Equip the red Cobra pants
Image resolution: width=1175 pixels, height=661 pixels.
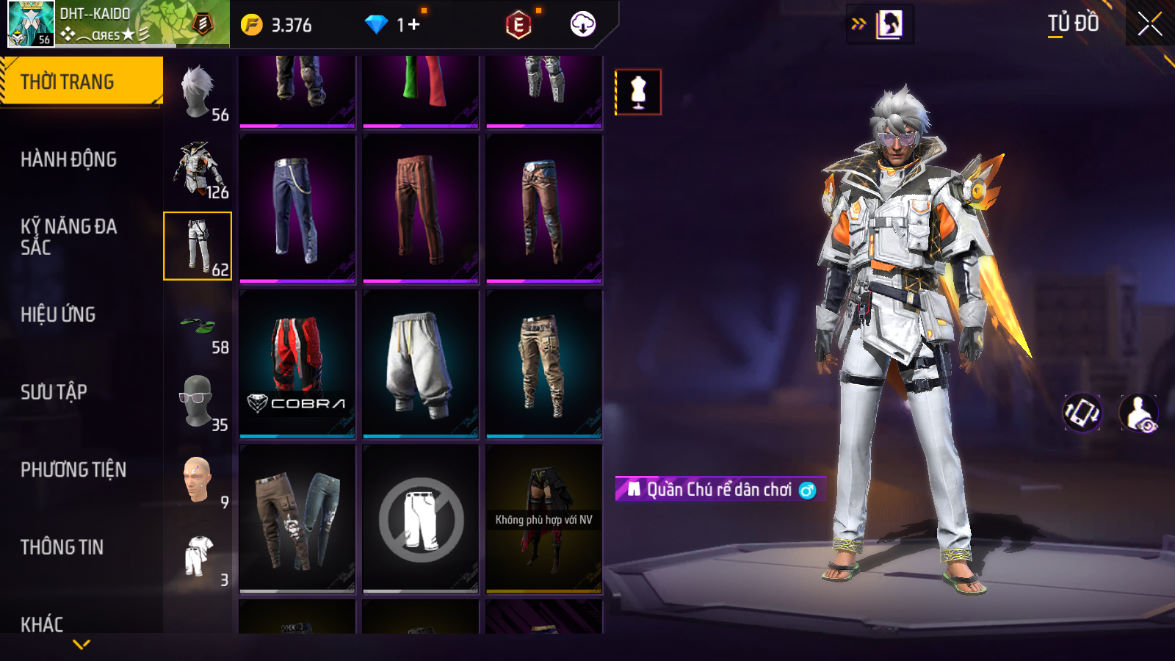(x=297, y=362)
